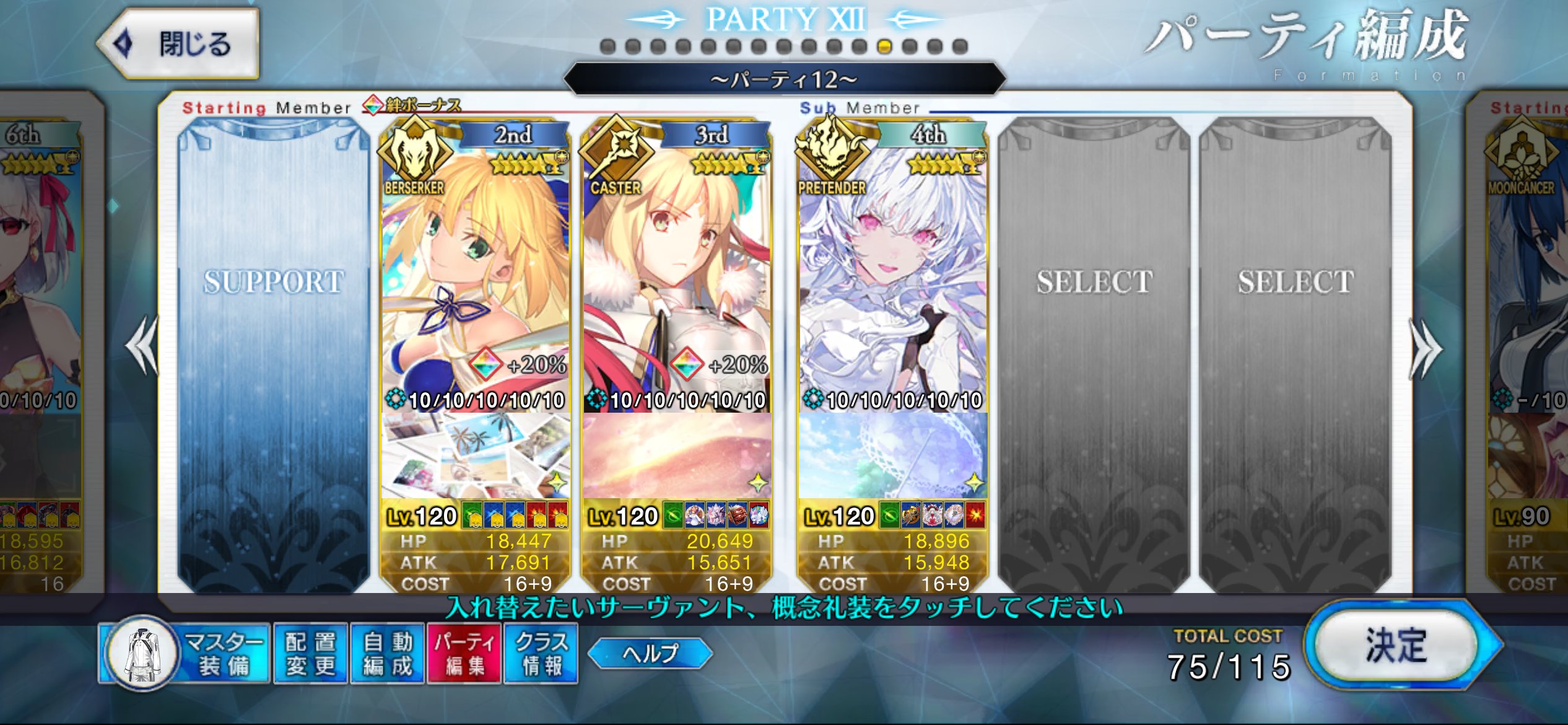Image resolution: width=1568 pixels, height=725 pixels.
Task: Go to the next party with right arrow
Action: click(x=1426, y=348)
